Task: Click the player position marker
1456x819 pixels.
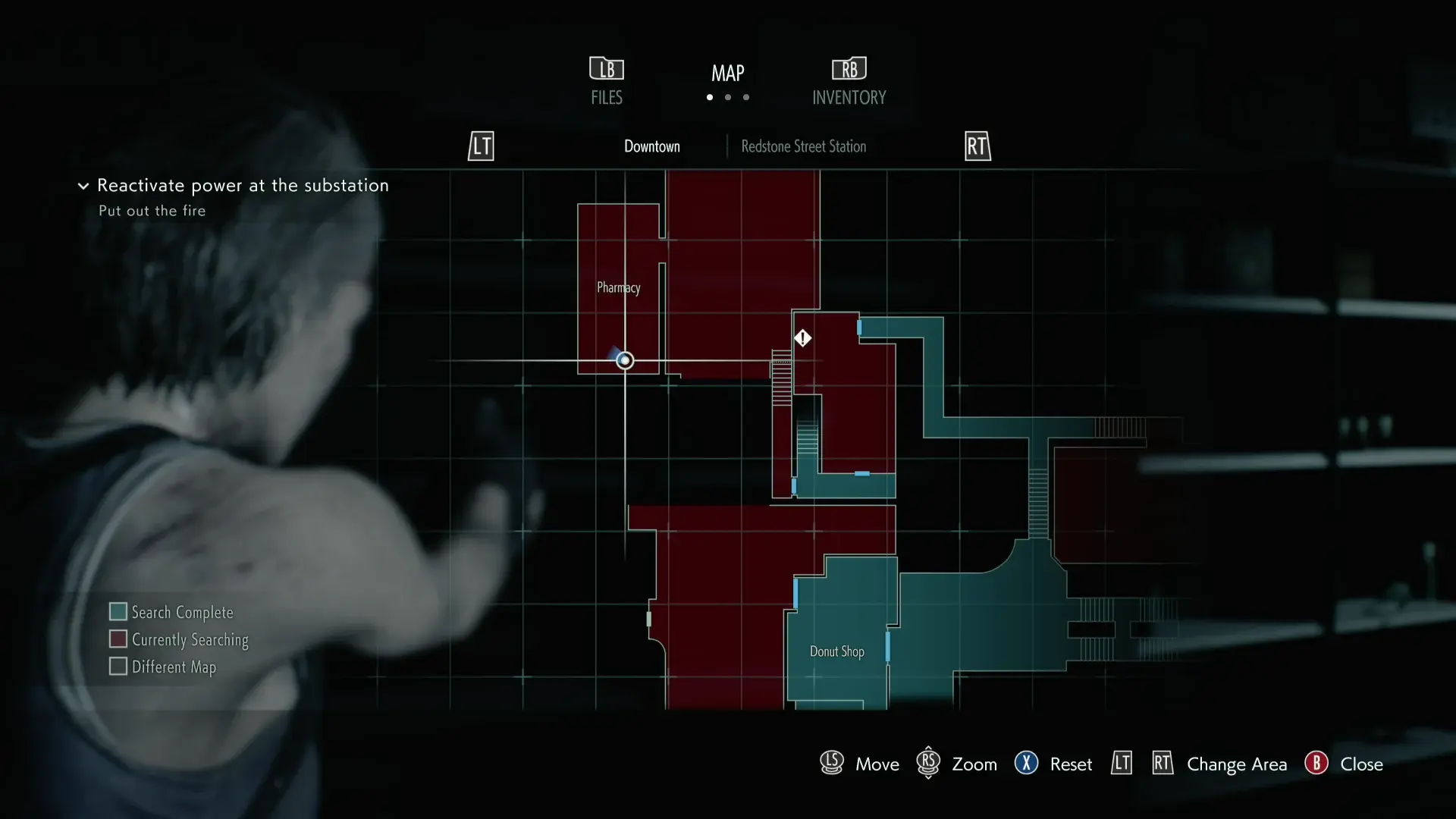Action: click(x=625, y=360)
